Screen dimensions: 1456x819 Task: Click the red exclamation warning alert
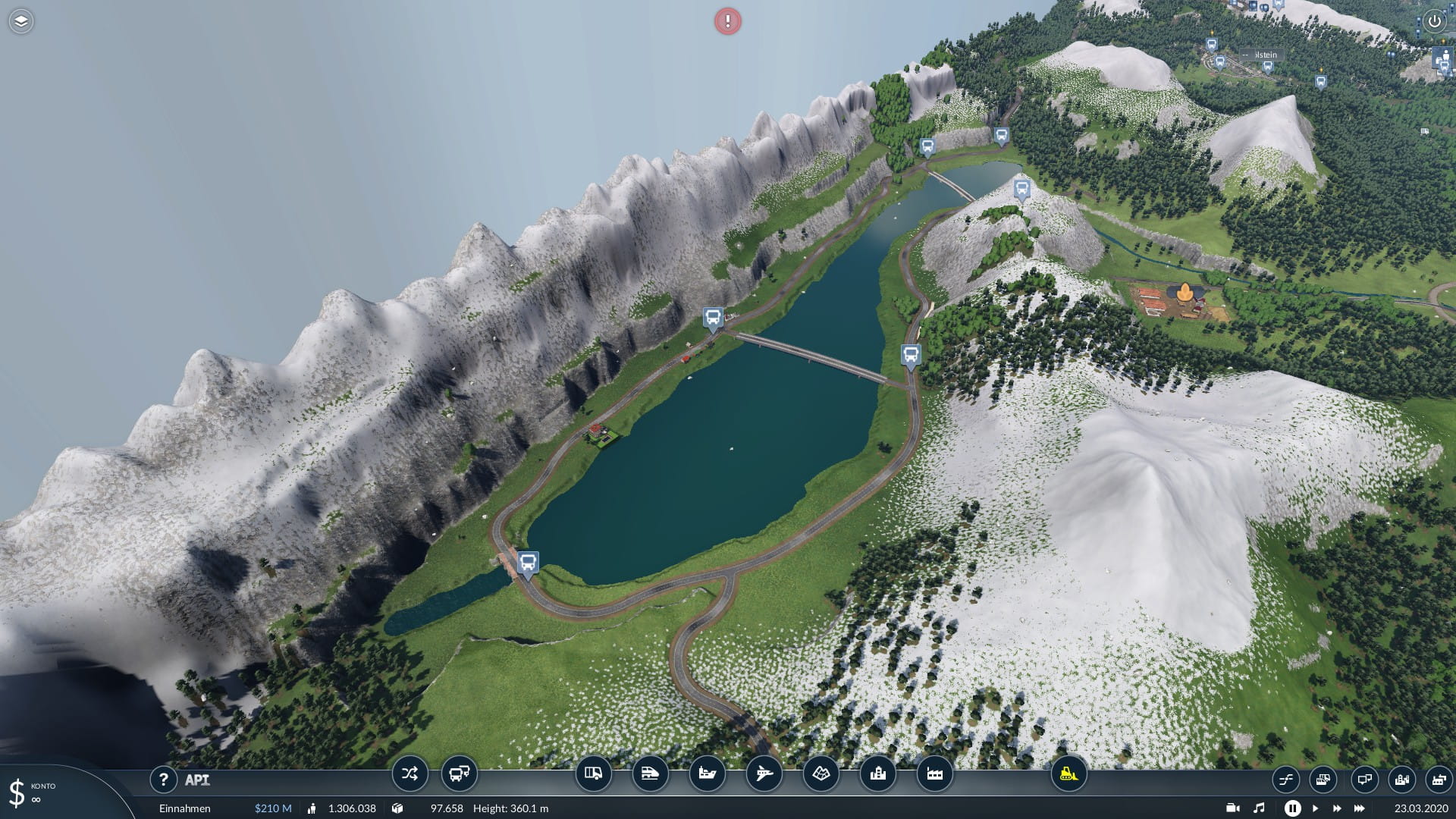(728, 21)
